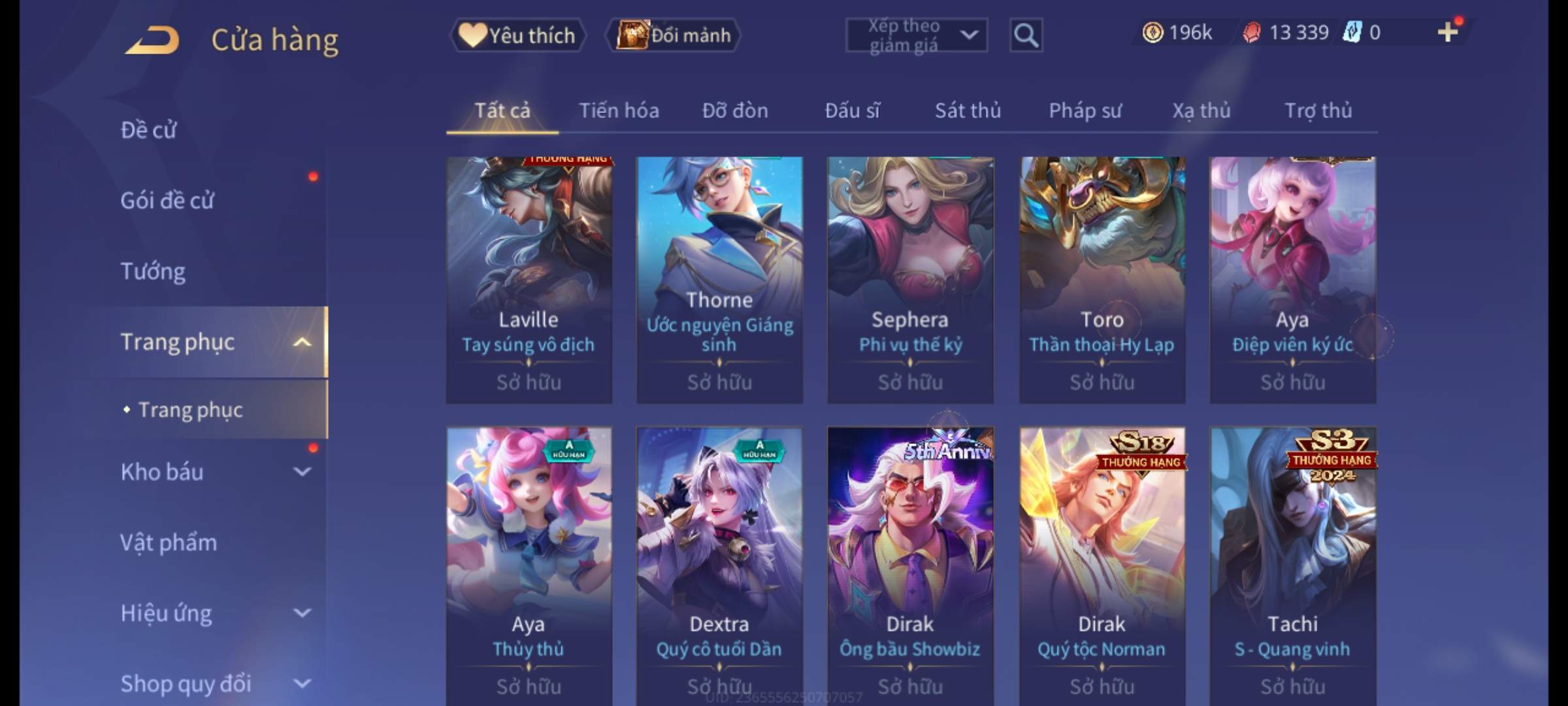Show the Pháp sư skins tab
The image size is (1568, 706).
[1085, 110]
